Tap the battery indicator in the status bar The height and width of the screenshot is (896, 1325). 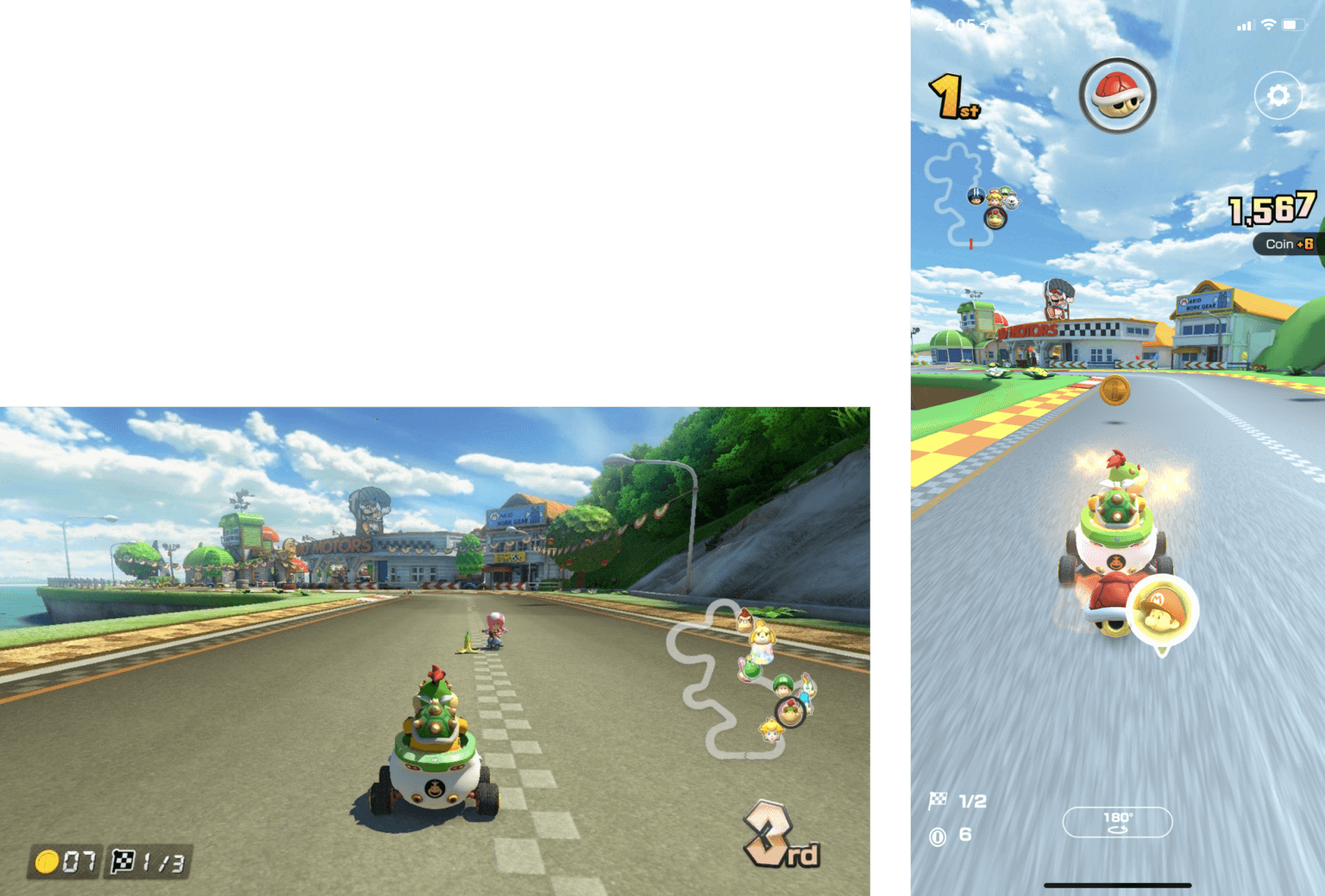[1296, 26]
